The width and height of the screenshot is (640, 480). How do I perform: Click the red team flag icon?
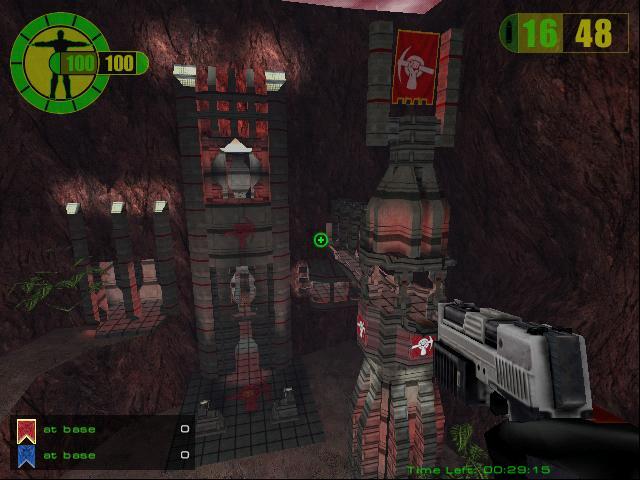pos(25,430)
